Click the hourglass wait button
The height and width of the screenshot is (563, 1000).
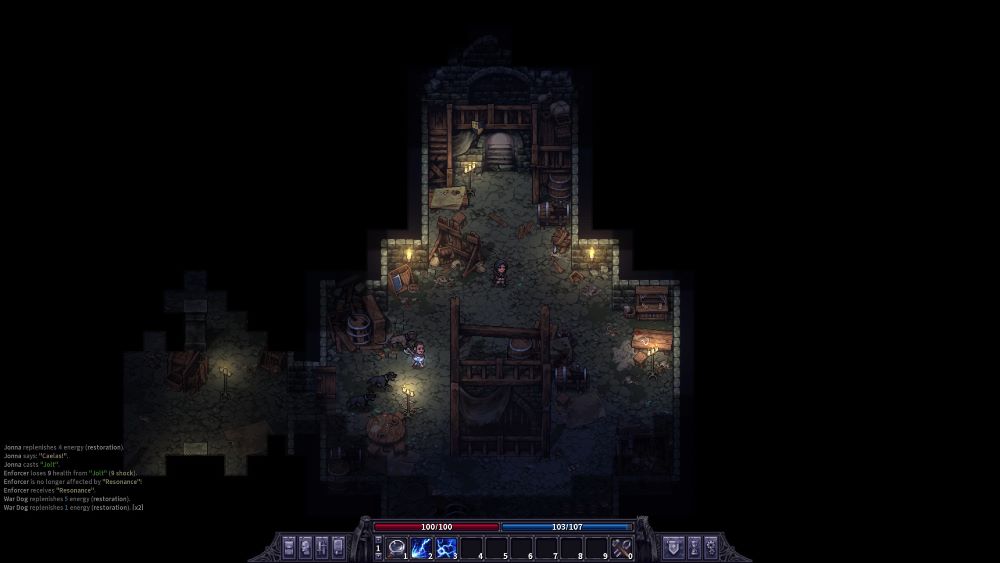tap(695, 547)
